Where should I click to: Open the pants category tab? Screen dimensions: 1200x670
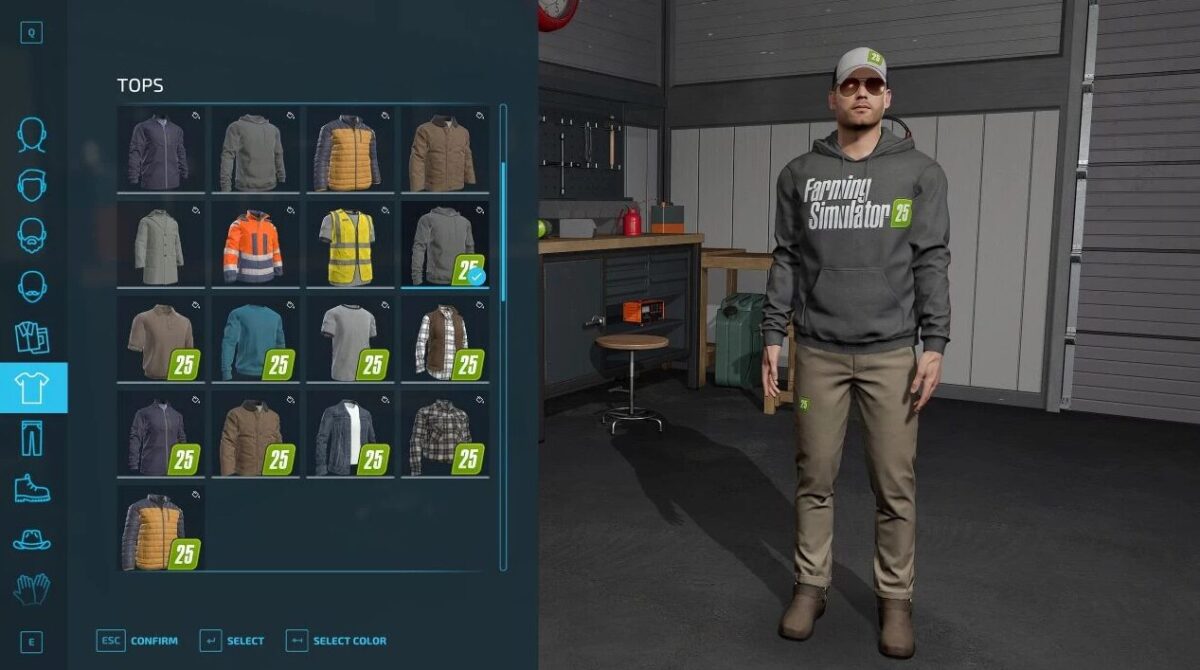(32, 439)
